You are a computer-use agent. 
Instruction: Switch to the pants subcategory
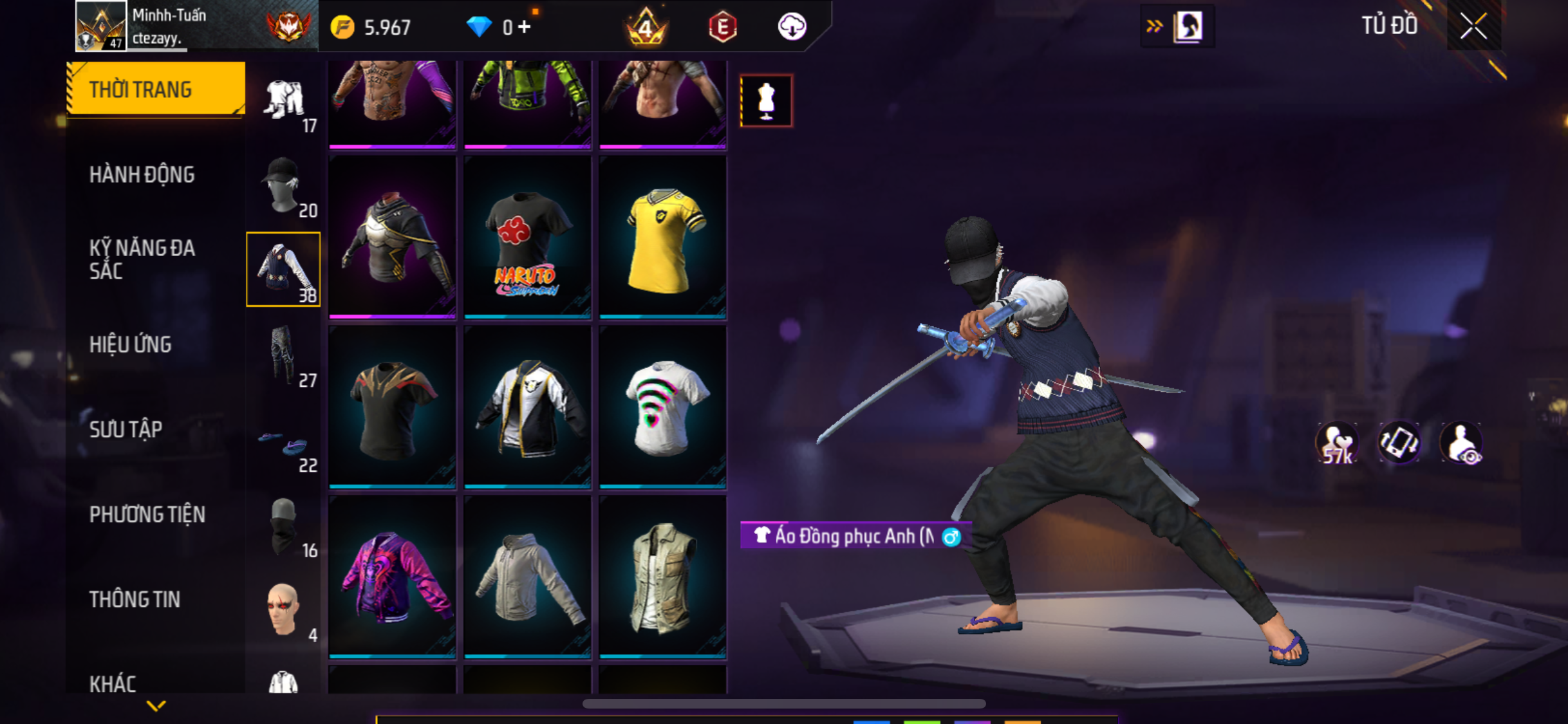pyautogui.click(x=283, y=356)
